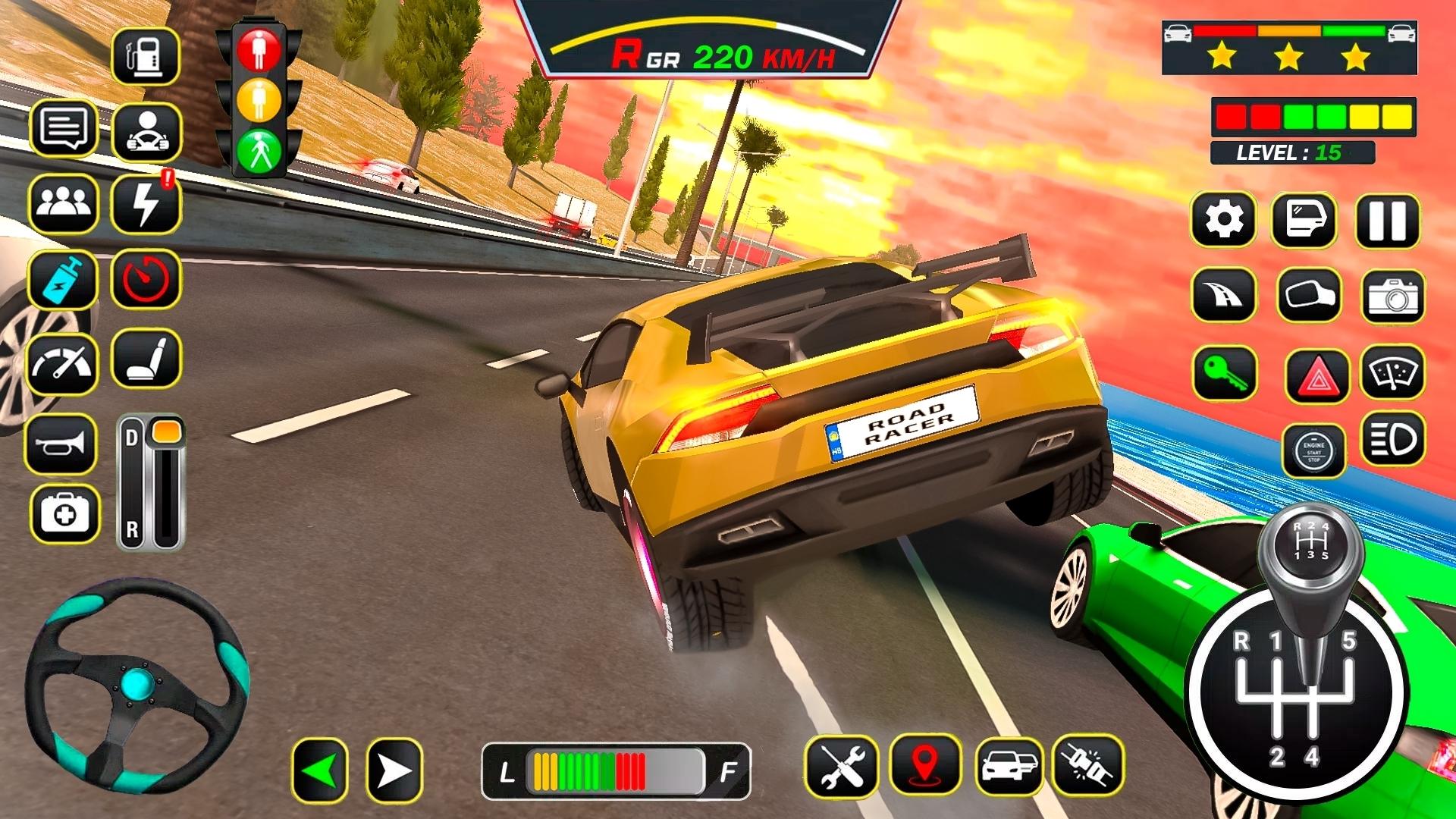Click the engine start stop button
This screenshot has width=1456, height=819.
click(1313, 451)
